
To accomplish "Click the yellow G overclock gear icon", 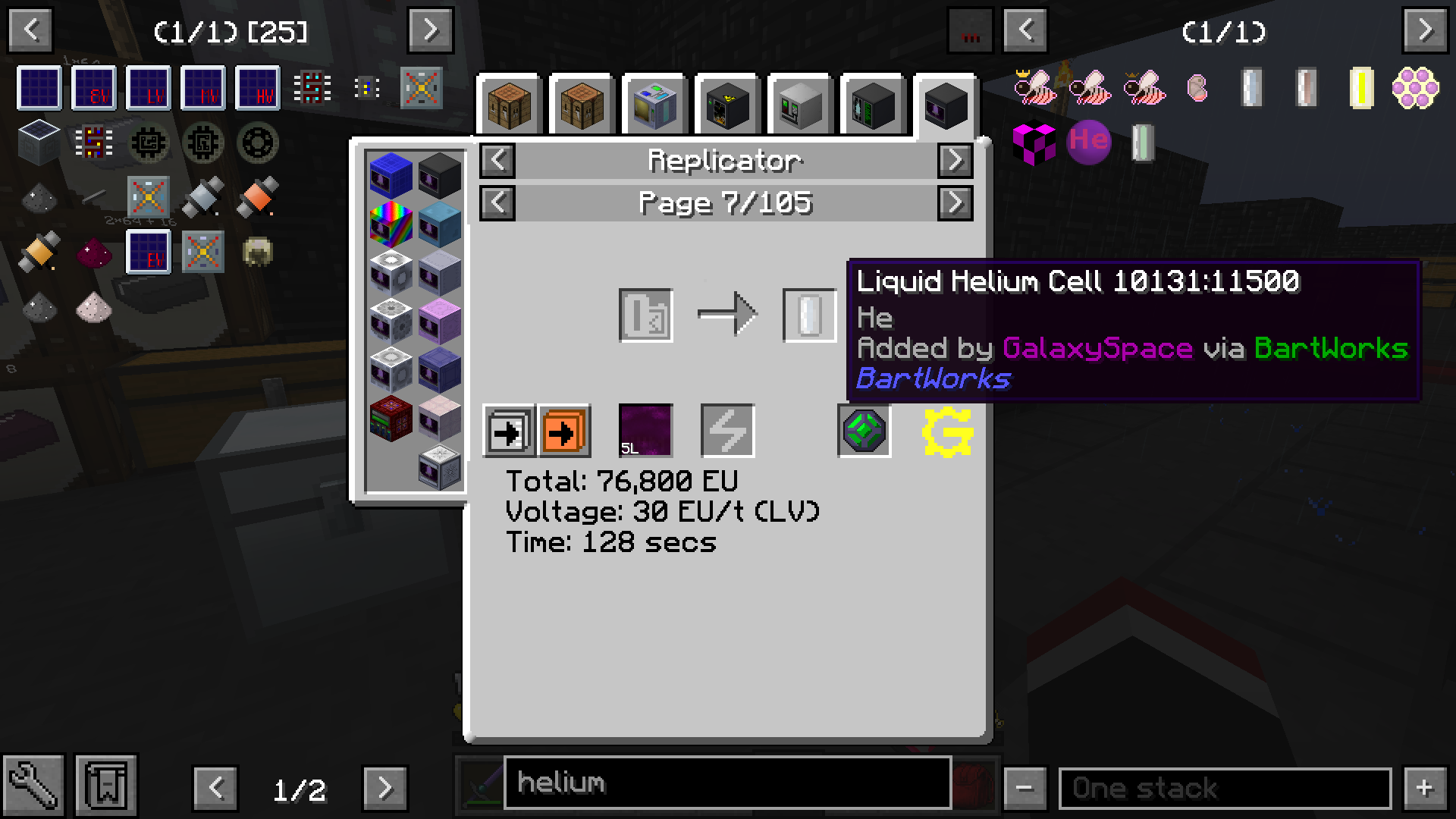I will 946,432.
